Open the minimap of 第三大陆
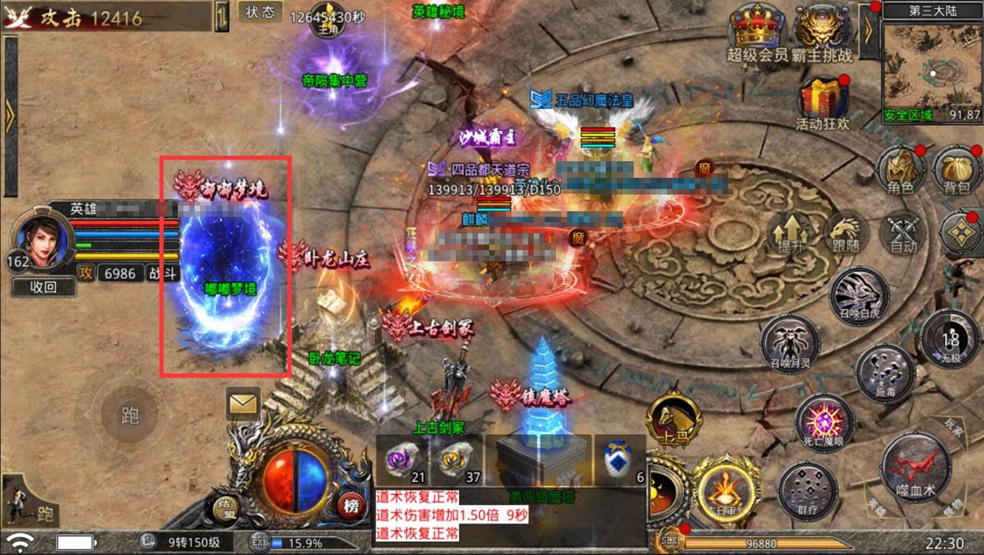 (x=932, y=68)
